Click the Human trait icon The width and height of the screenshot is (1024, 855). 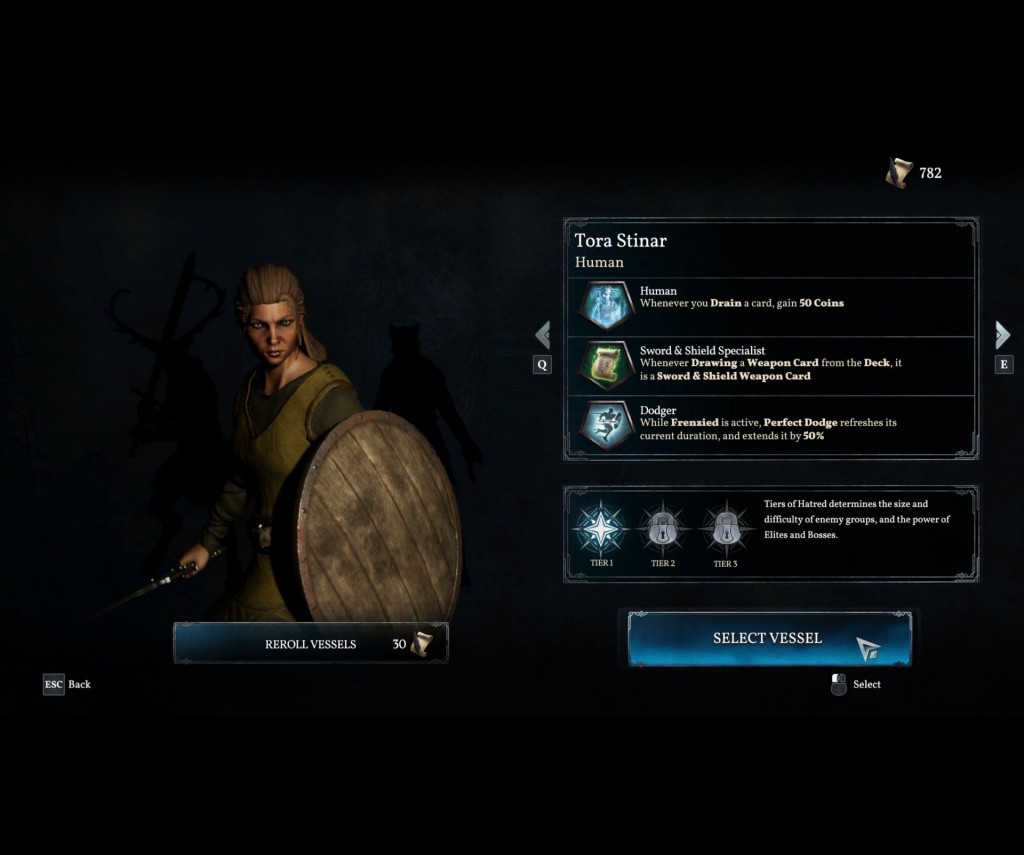click(607, 306)
